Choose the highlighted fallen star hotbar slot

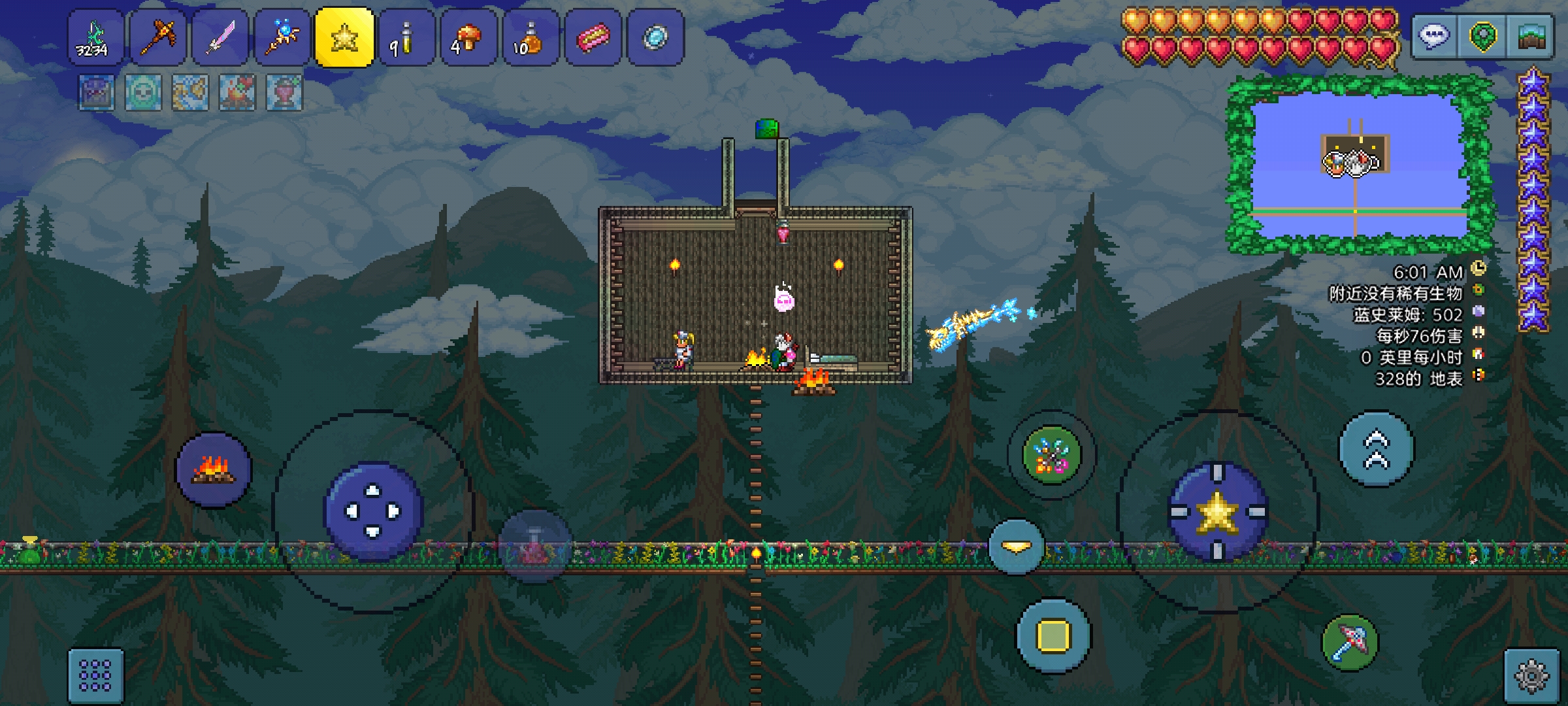tap(344, 37)
